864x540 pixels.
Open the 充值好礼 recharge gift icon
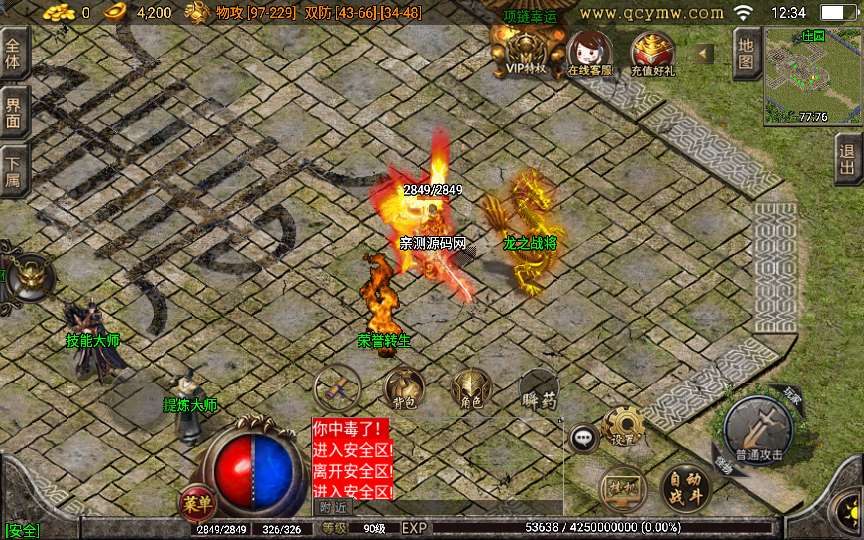tap(652, 53)
